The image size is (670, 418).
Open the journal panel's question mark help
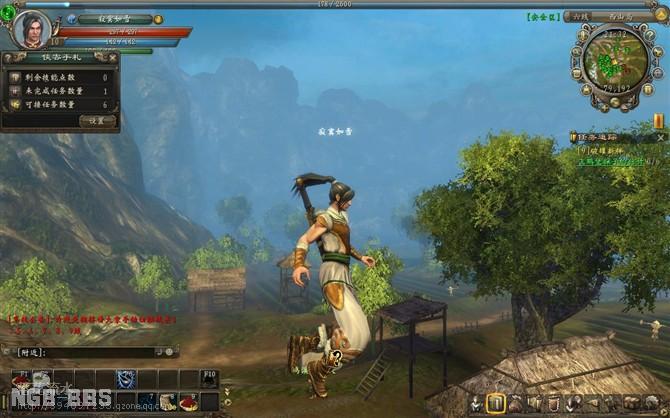(x=7, y=58)
